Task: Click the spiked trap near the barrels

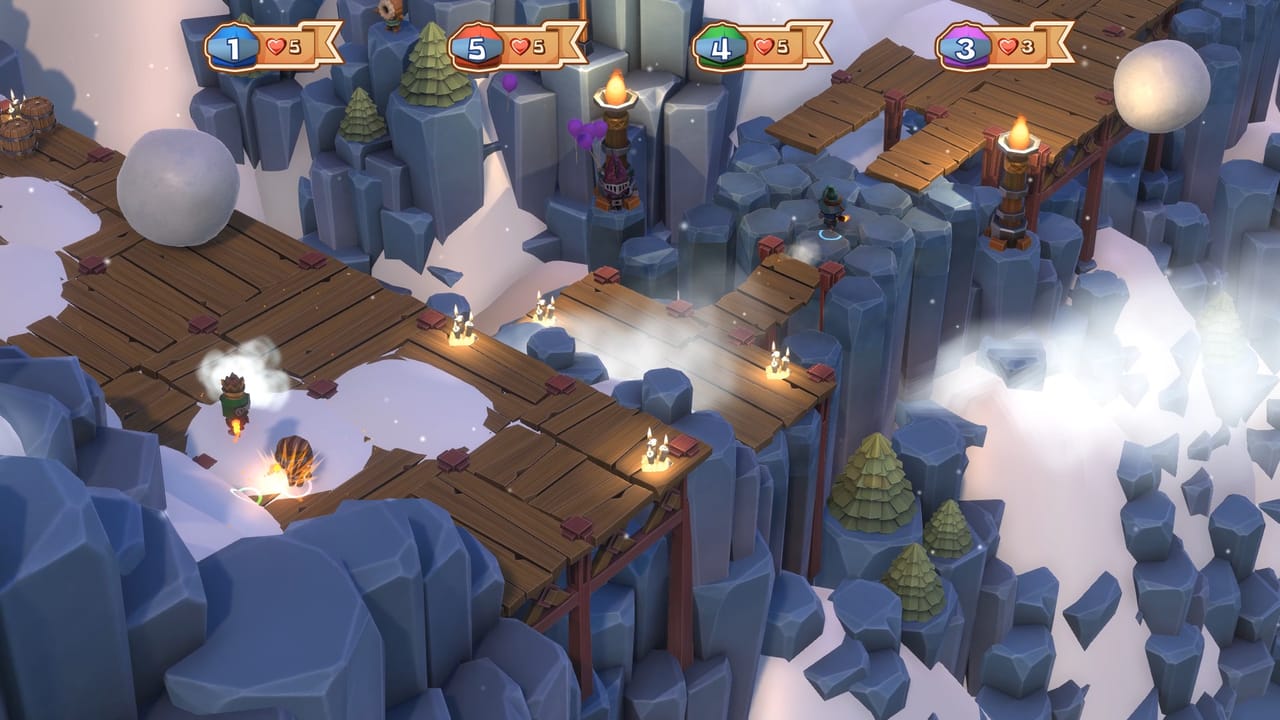Action: coord(17,103)
